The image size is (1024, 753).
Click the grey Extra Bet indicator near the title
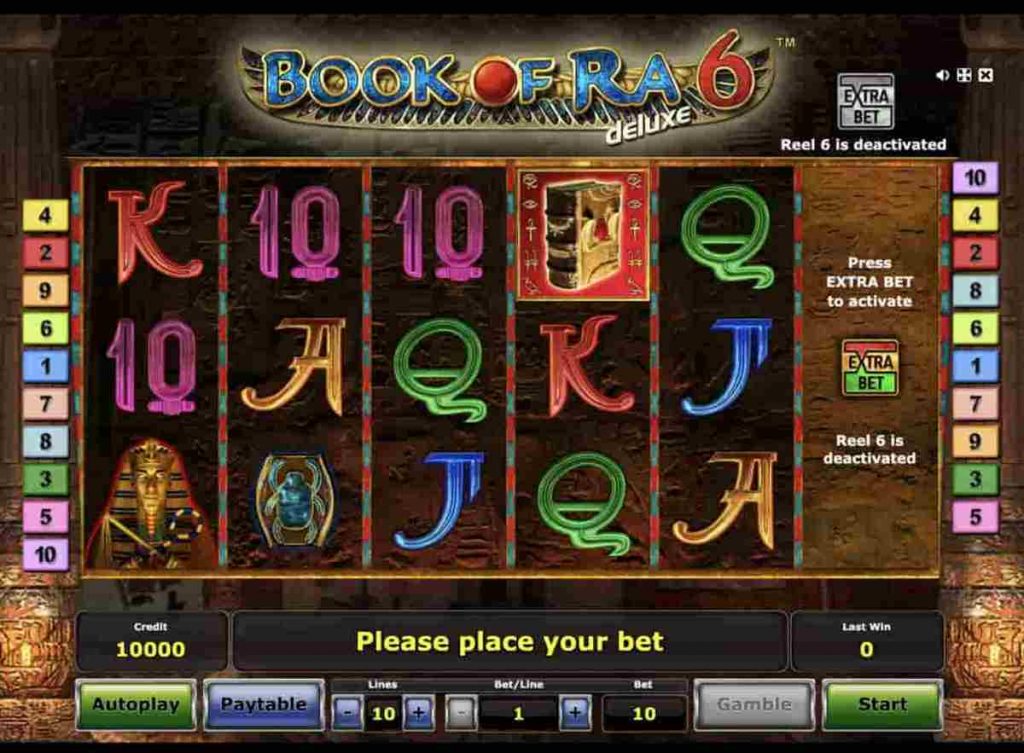click(865, 101)
